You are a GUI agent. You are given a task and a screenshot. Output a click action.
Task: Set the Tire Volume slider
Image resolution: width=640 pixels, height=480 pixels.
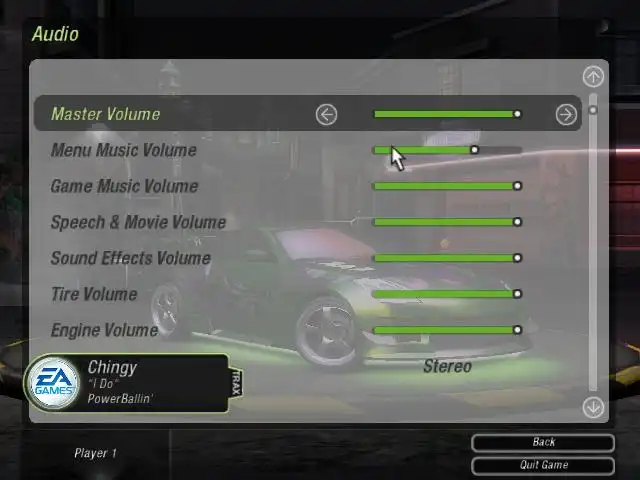click(446, 294)
